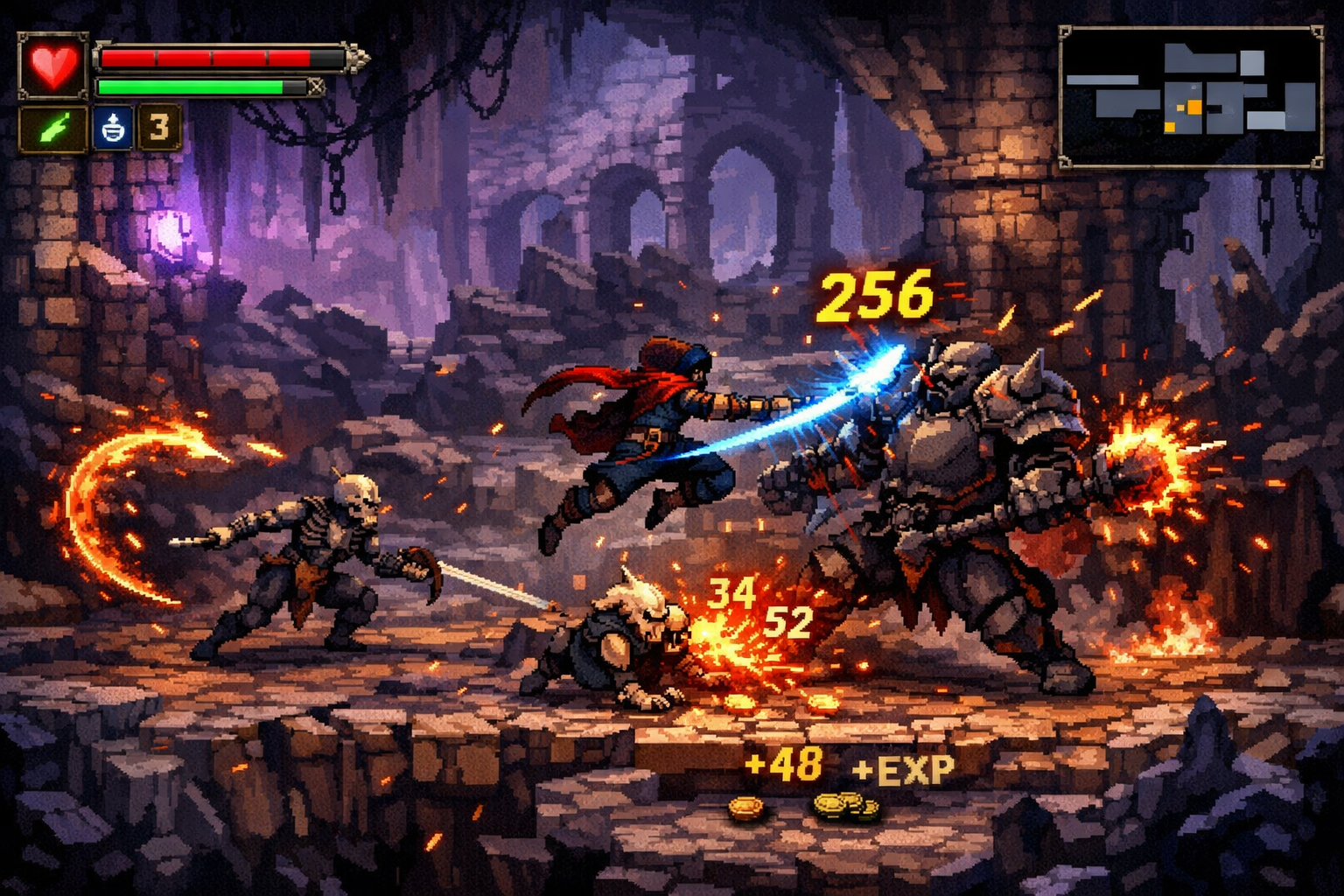Click the damage number 52
The height and width of the screenshot is (896, 1344).
(790, 621)
